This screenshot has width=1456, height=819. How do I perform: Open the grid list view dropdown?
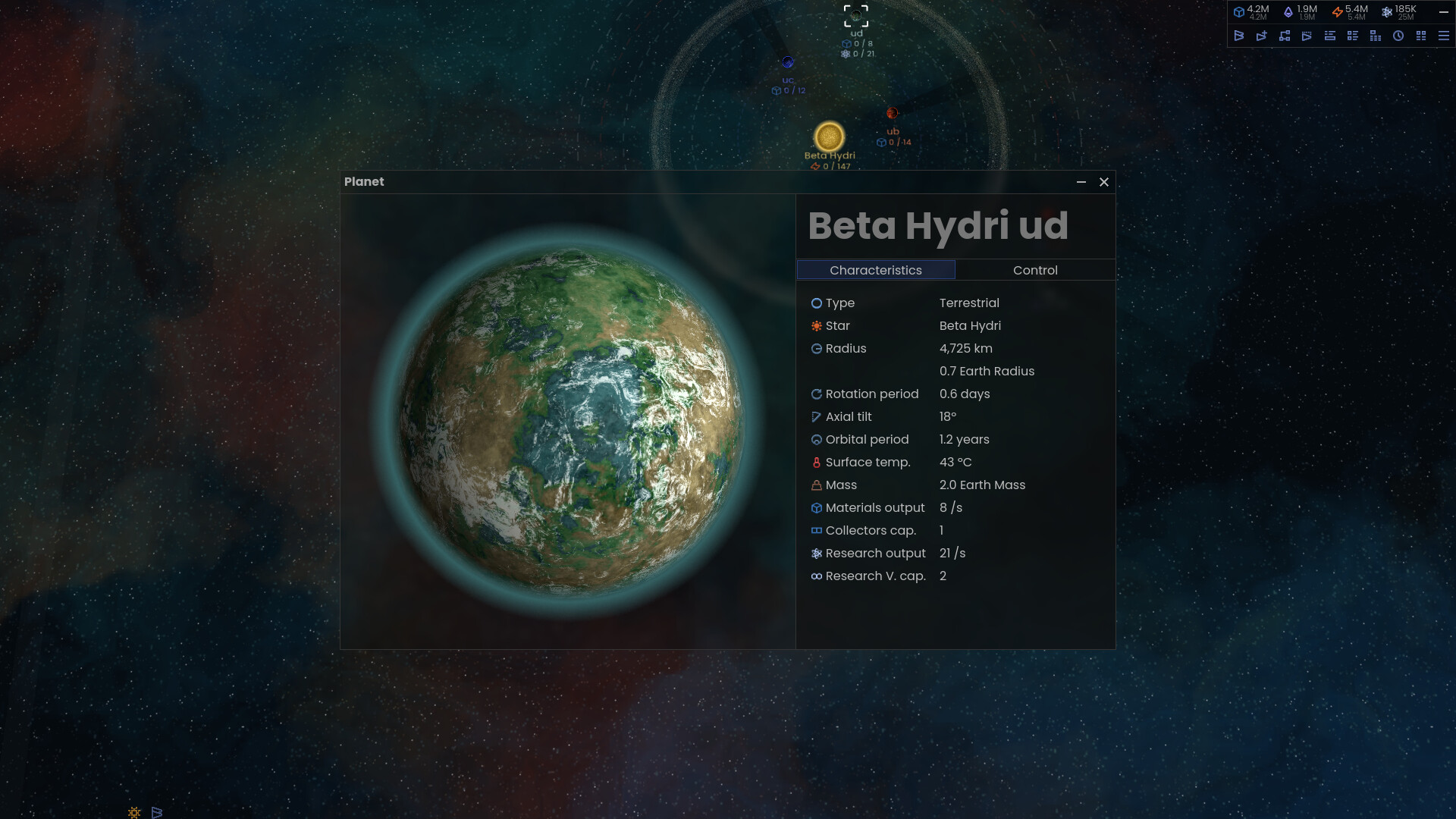(x=1353, y=36)
